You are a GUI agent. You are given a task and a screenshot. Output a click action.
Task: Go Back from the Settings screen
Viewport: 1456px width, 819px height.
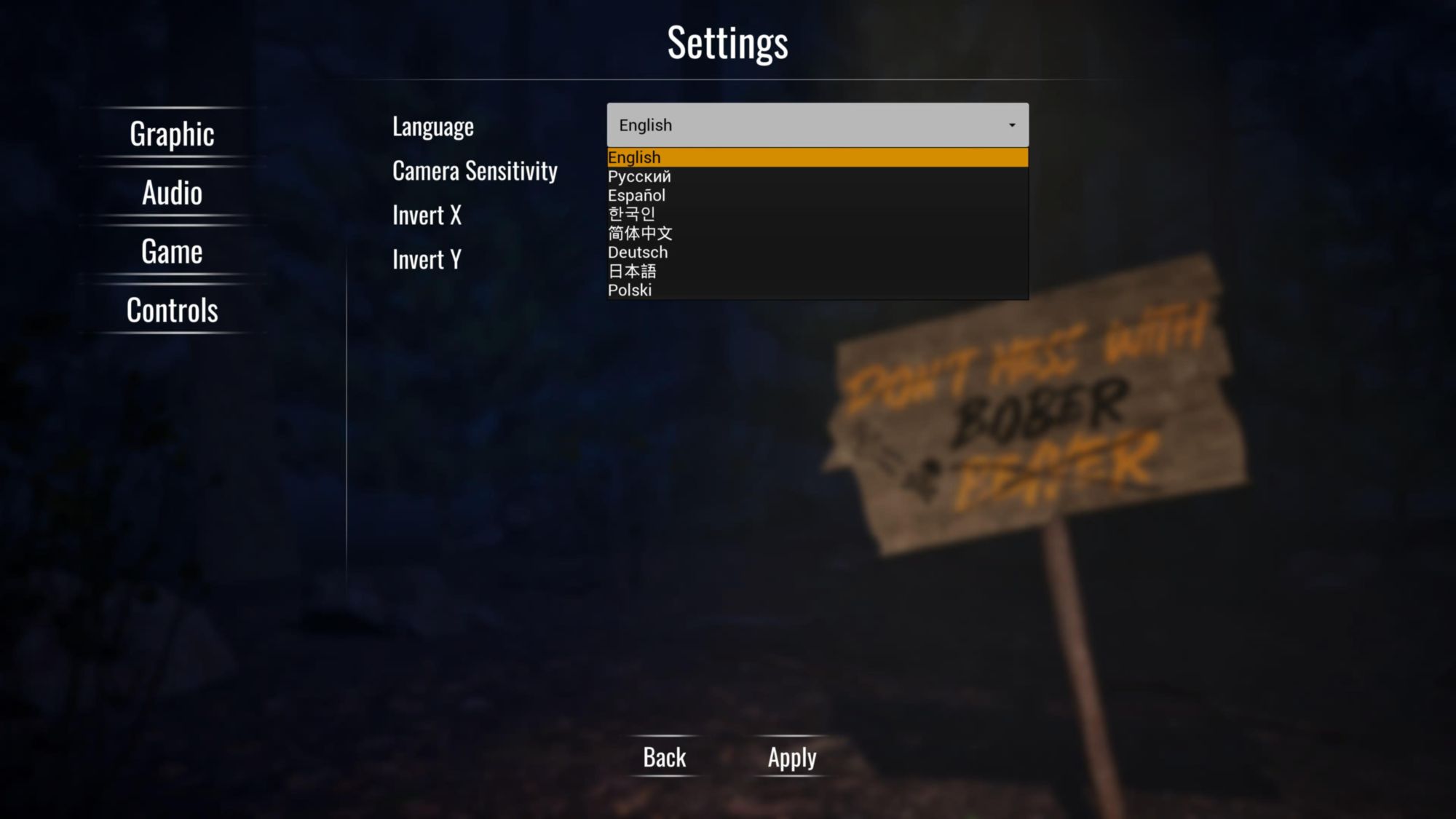click(x=664, y=758)
